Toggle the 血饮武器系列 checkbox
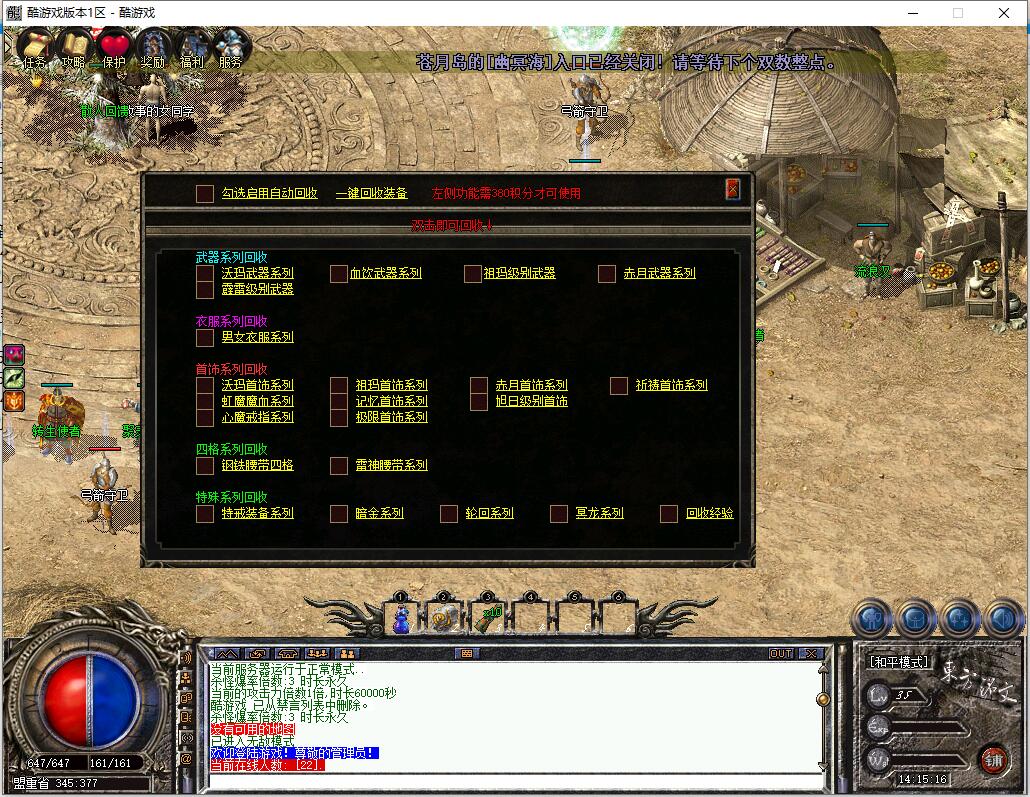The height and width of the screenshot is (797, 1030). tap(339, 273)
